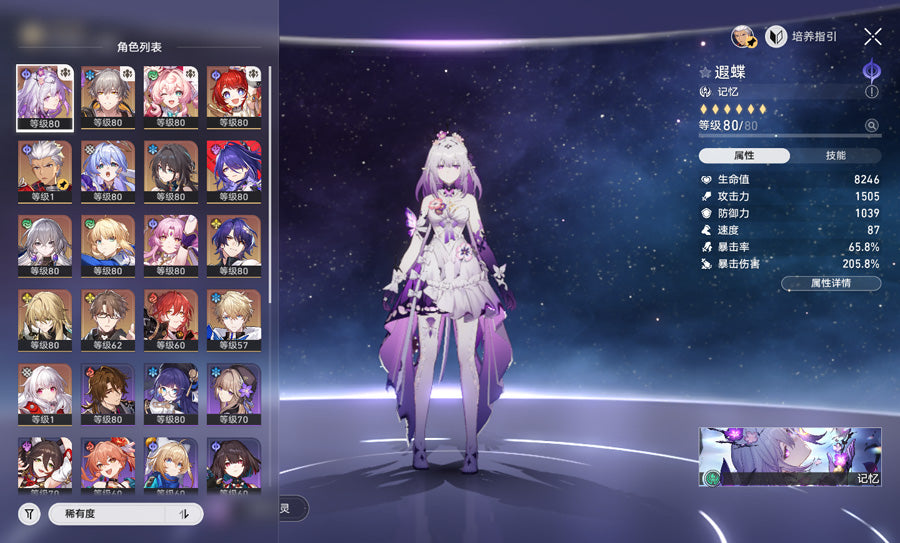Click the magnifier icon beside level 80/80
900x543 pixels.
[872, 126]
